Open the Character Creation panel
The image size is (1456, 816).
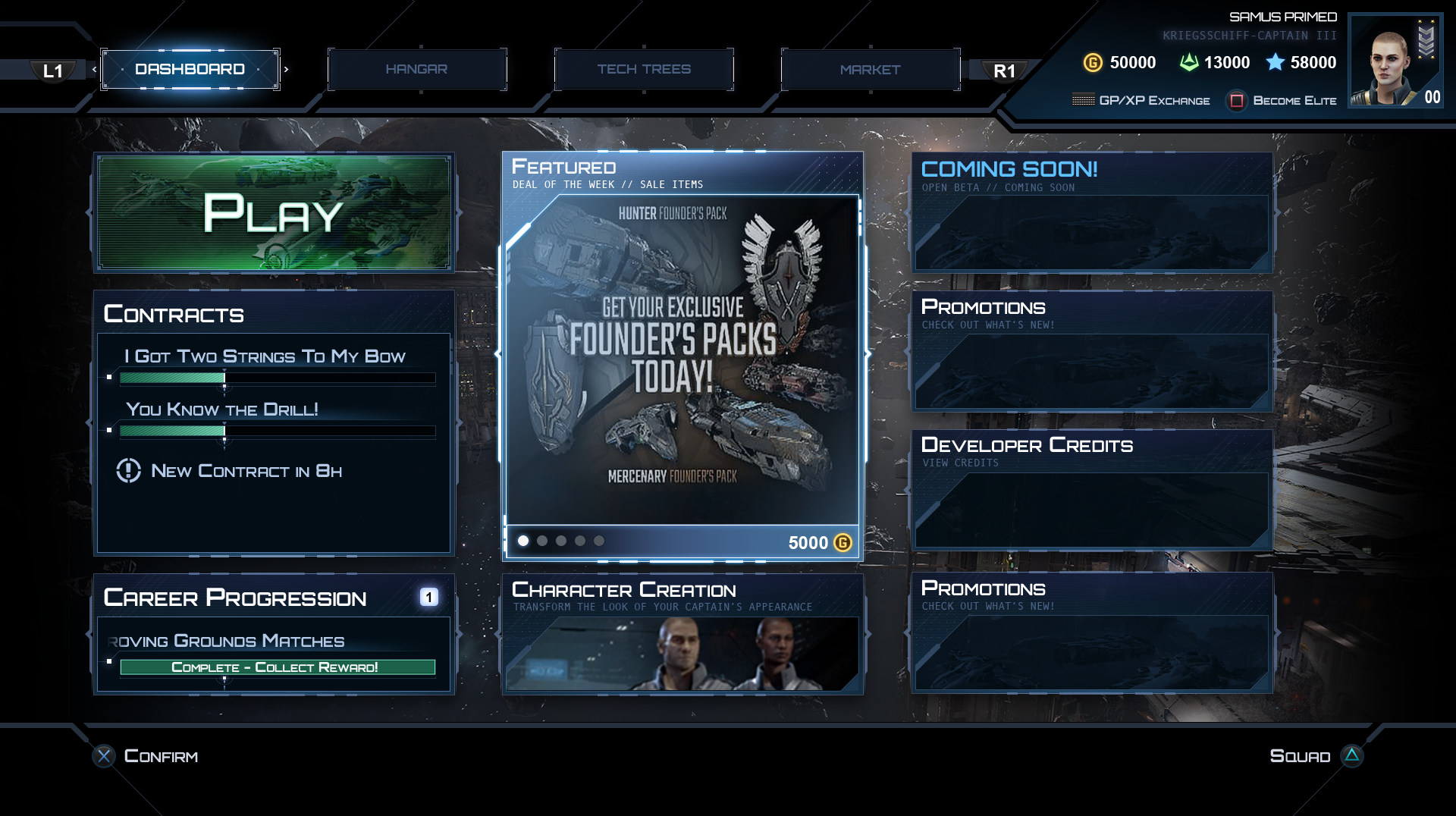pyautogui.click(x=682, y=634)
